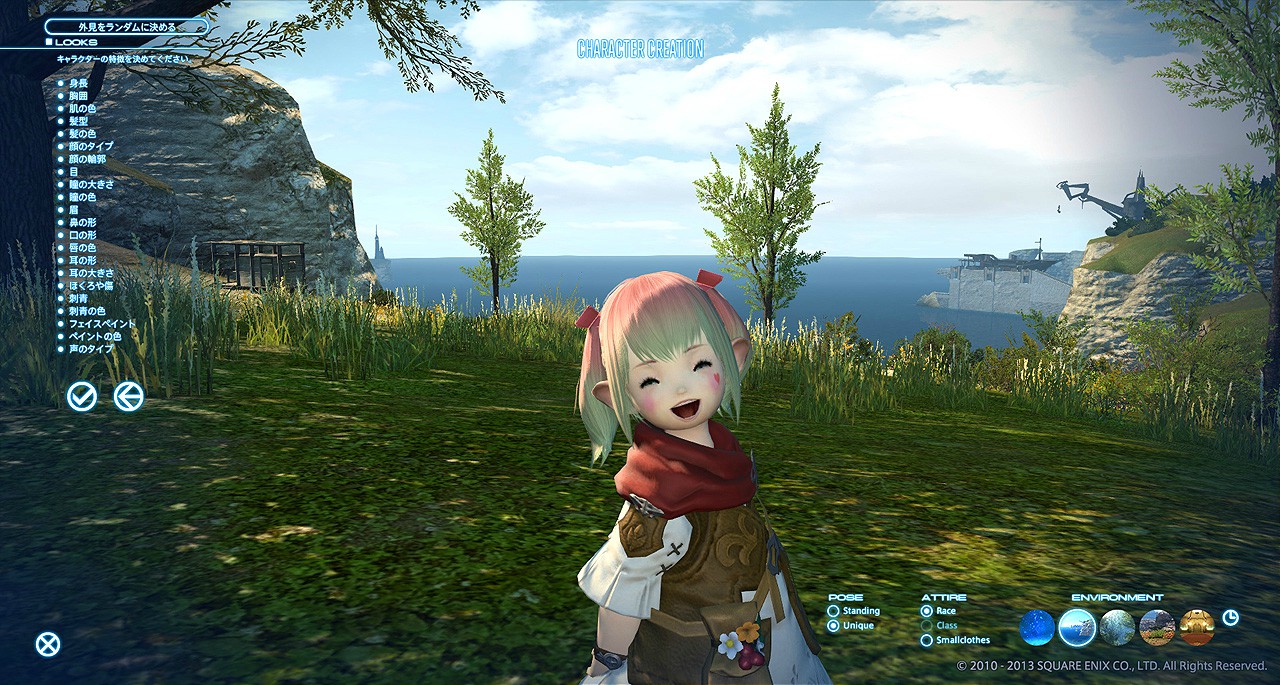This screenshot has width=1280, height=685.
Task: Switch to the golden interior environment
Action: (1197, 628)
